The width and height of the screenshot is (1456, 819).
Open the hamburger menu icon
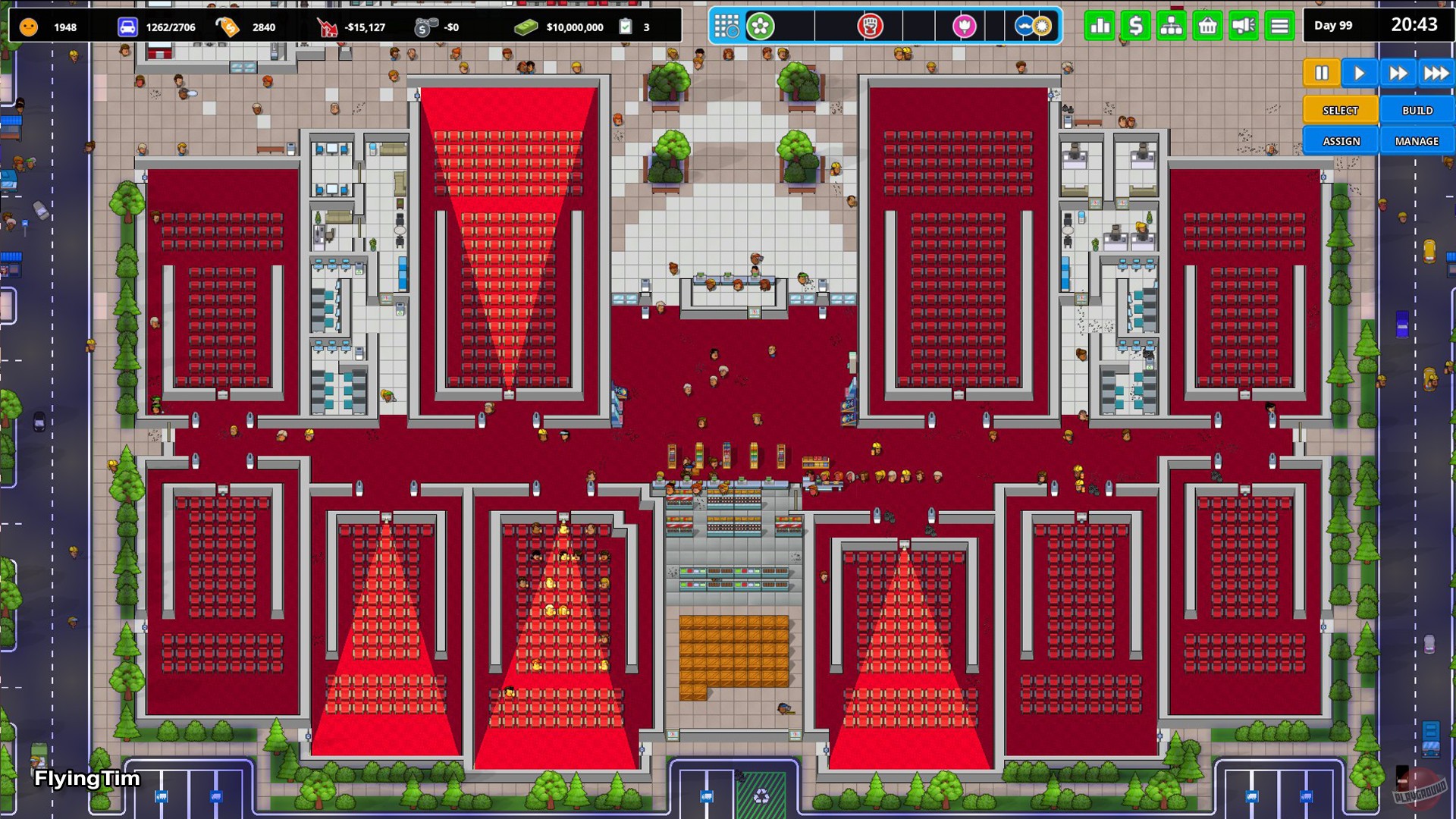1278,25
